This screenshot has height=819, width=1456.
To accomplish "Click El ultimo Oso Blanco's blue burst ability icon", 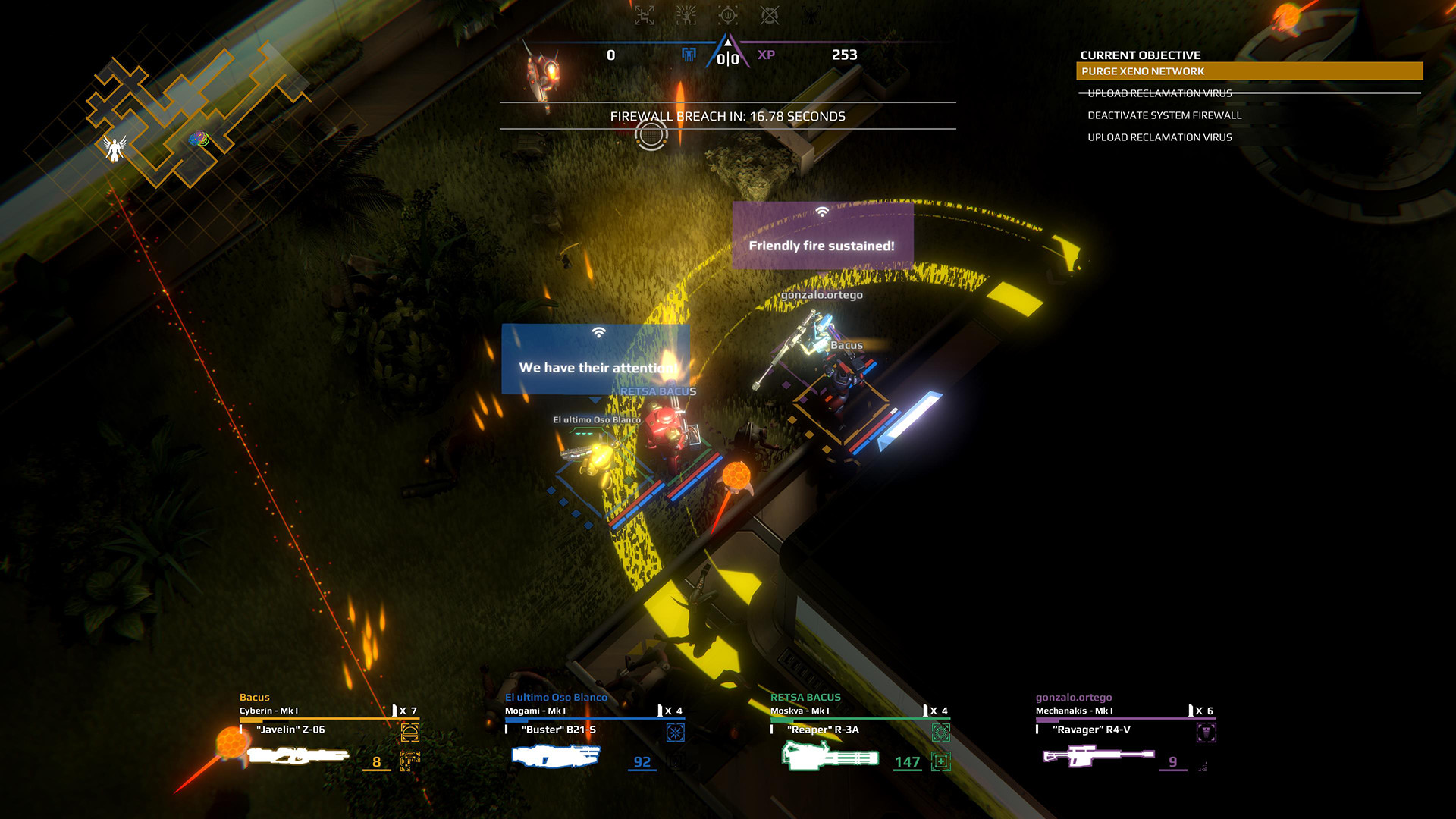I will point(674,733).
